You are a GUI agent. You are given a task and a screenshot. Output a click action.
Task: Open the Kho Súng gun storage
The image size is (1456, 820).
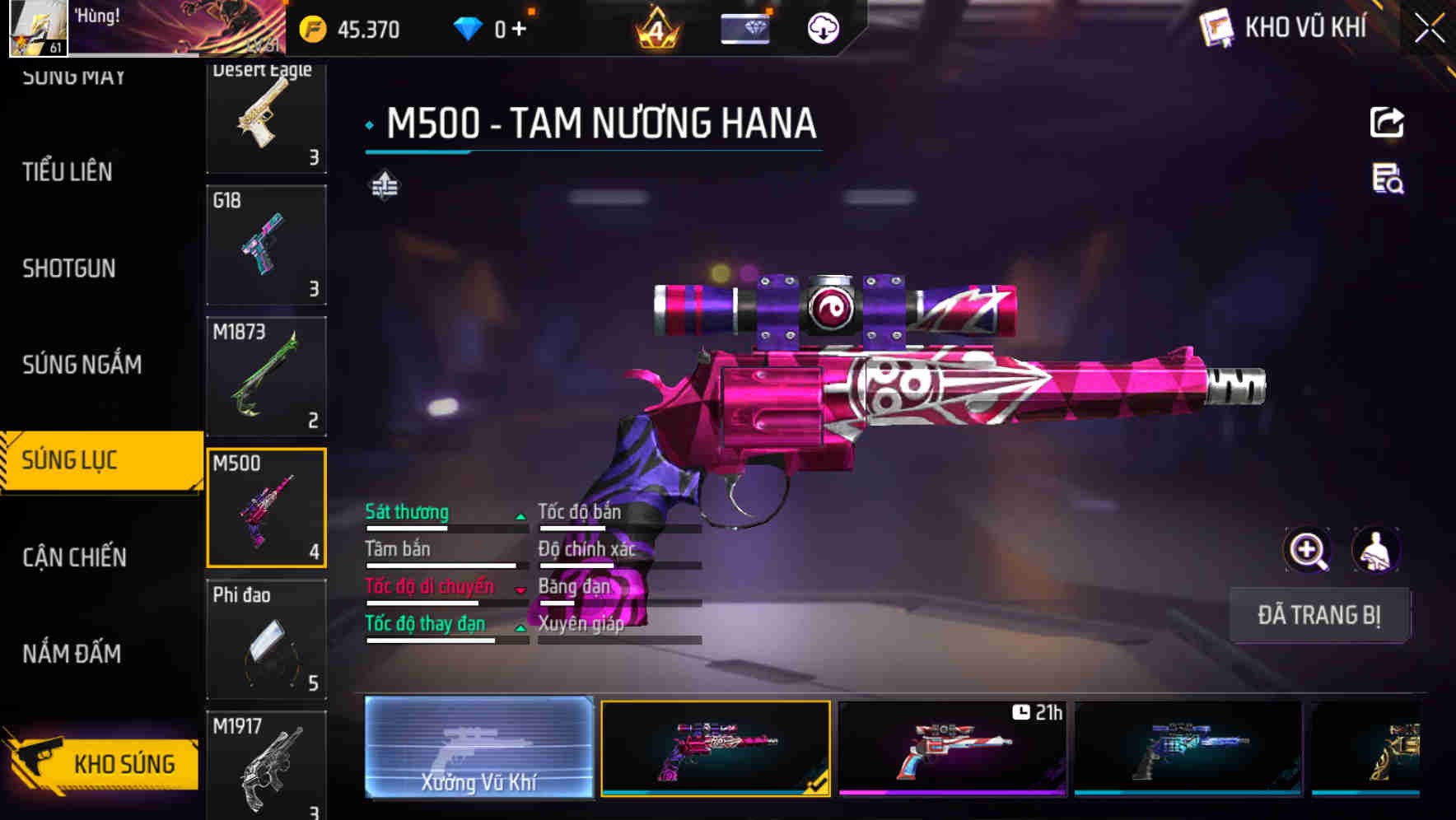click(x=103, y=763)
